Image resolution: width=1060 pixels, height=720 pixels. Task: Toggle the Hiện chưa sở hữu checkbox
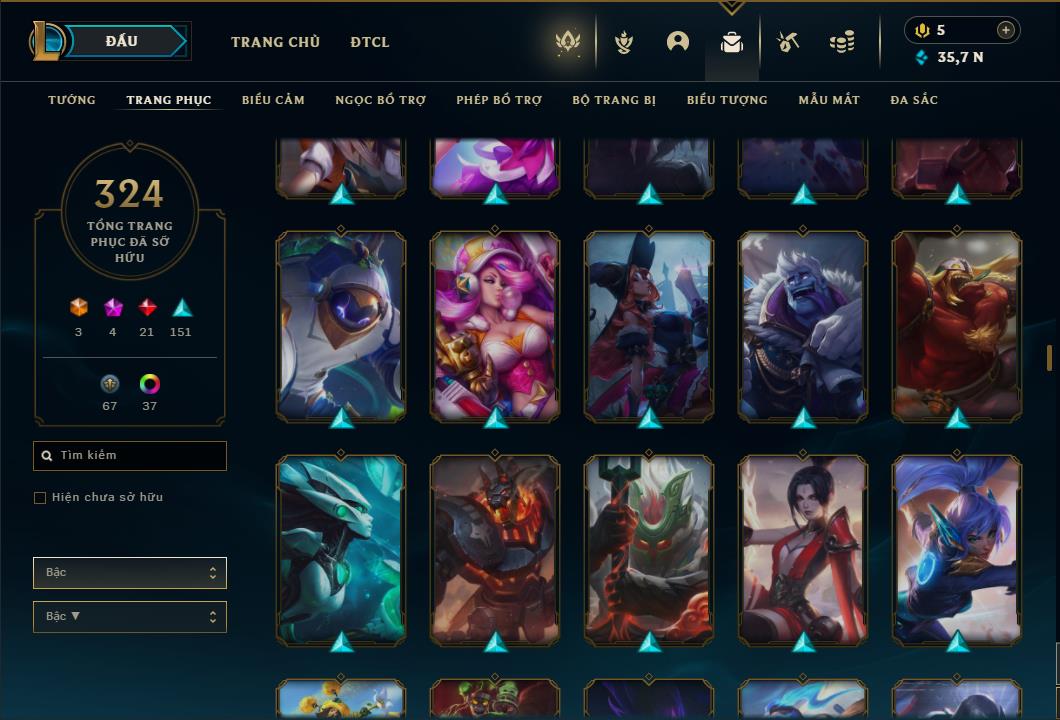tap(40, 498)
